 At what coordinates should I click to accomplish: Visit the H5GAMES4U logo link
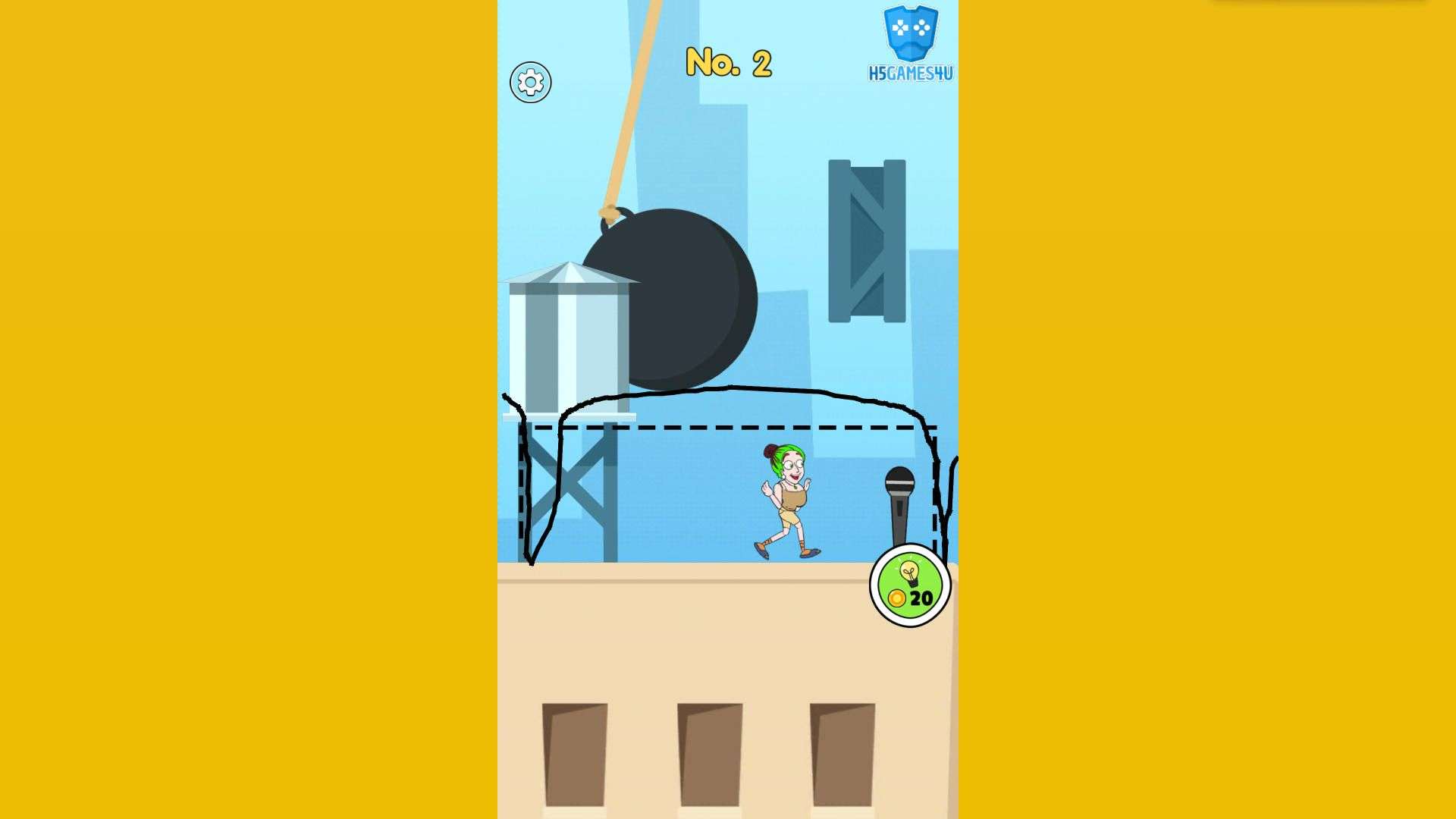point(910,44)
